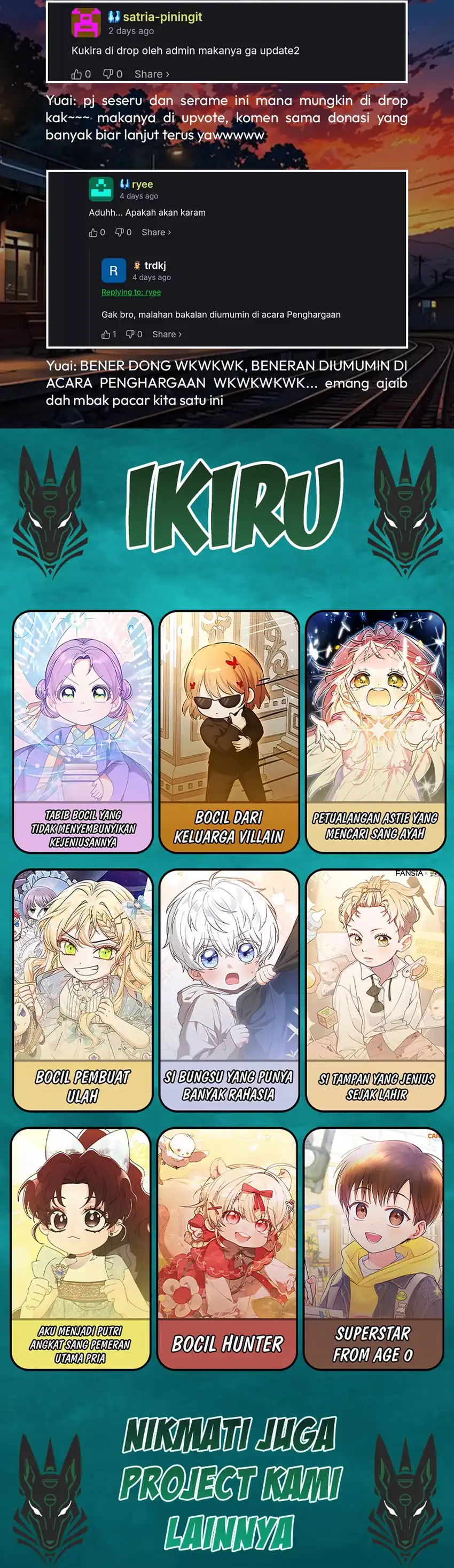Click the trdkj user avatar
Image resolution: width=454 pixels, height=1568 pixels.
[x=113, y=271]
